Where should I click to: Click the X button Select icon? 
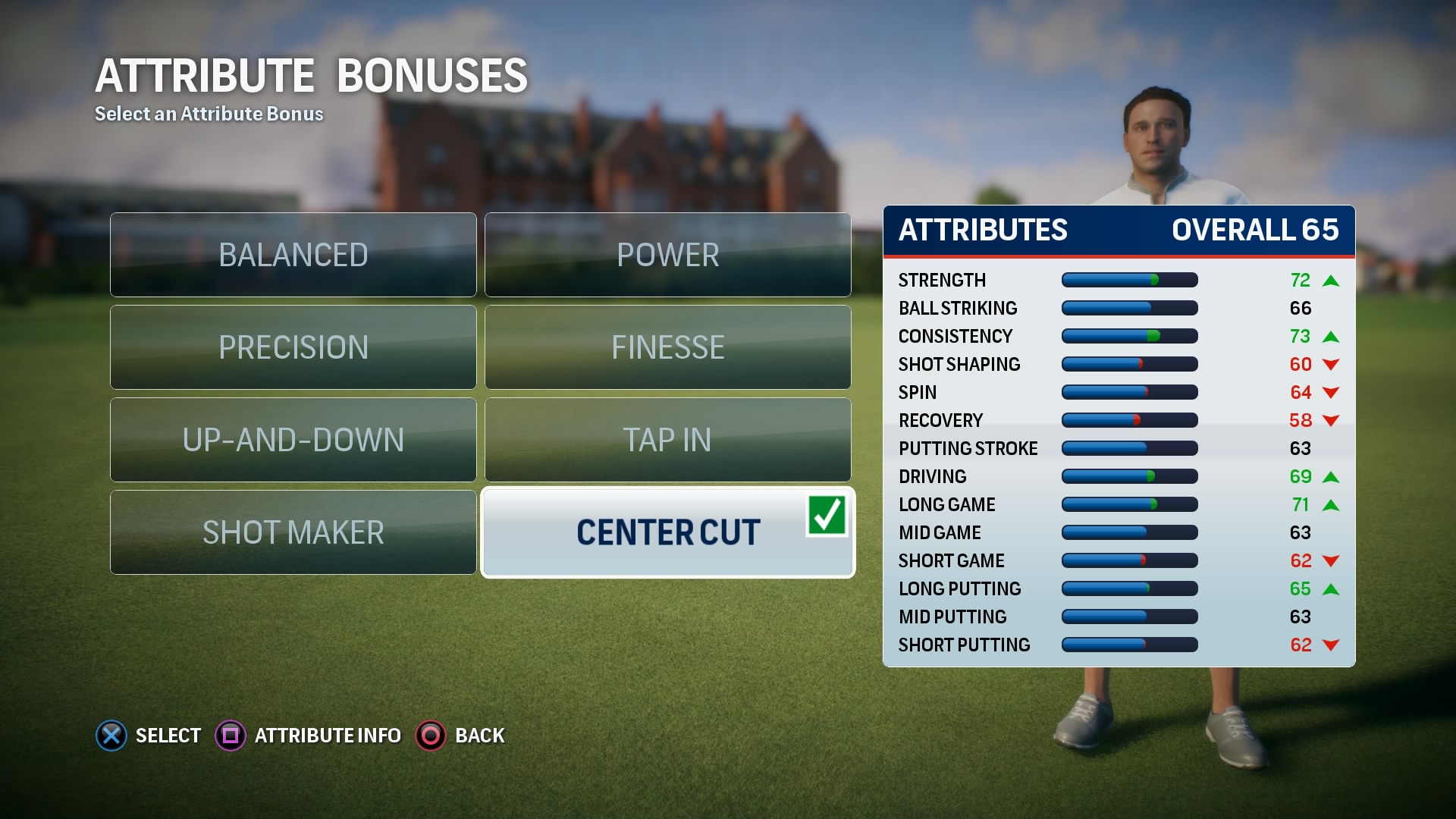pos(111,735)
